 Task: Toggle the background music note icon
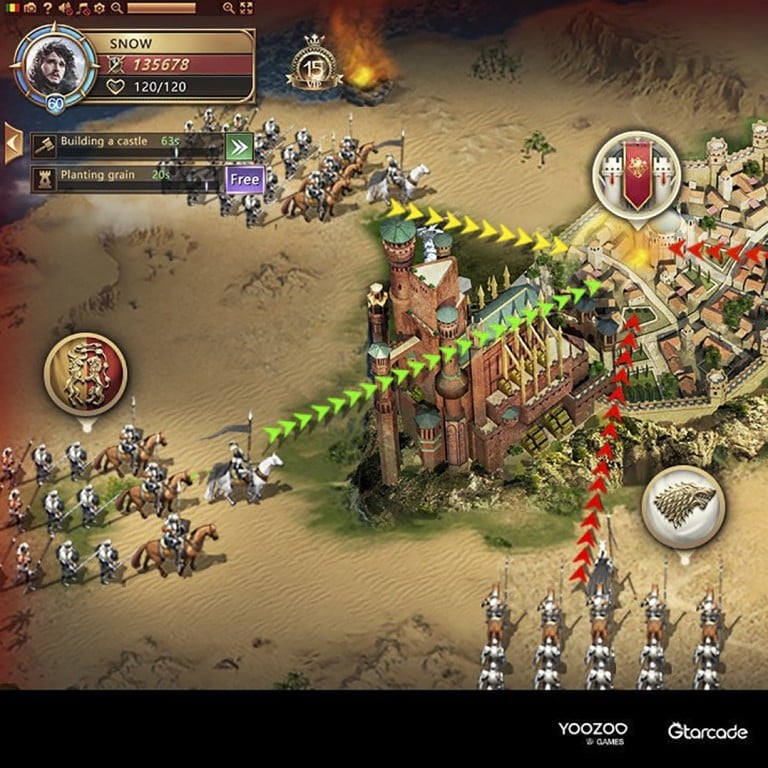[x=82, y=8]
